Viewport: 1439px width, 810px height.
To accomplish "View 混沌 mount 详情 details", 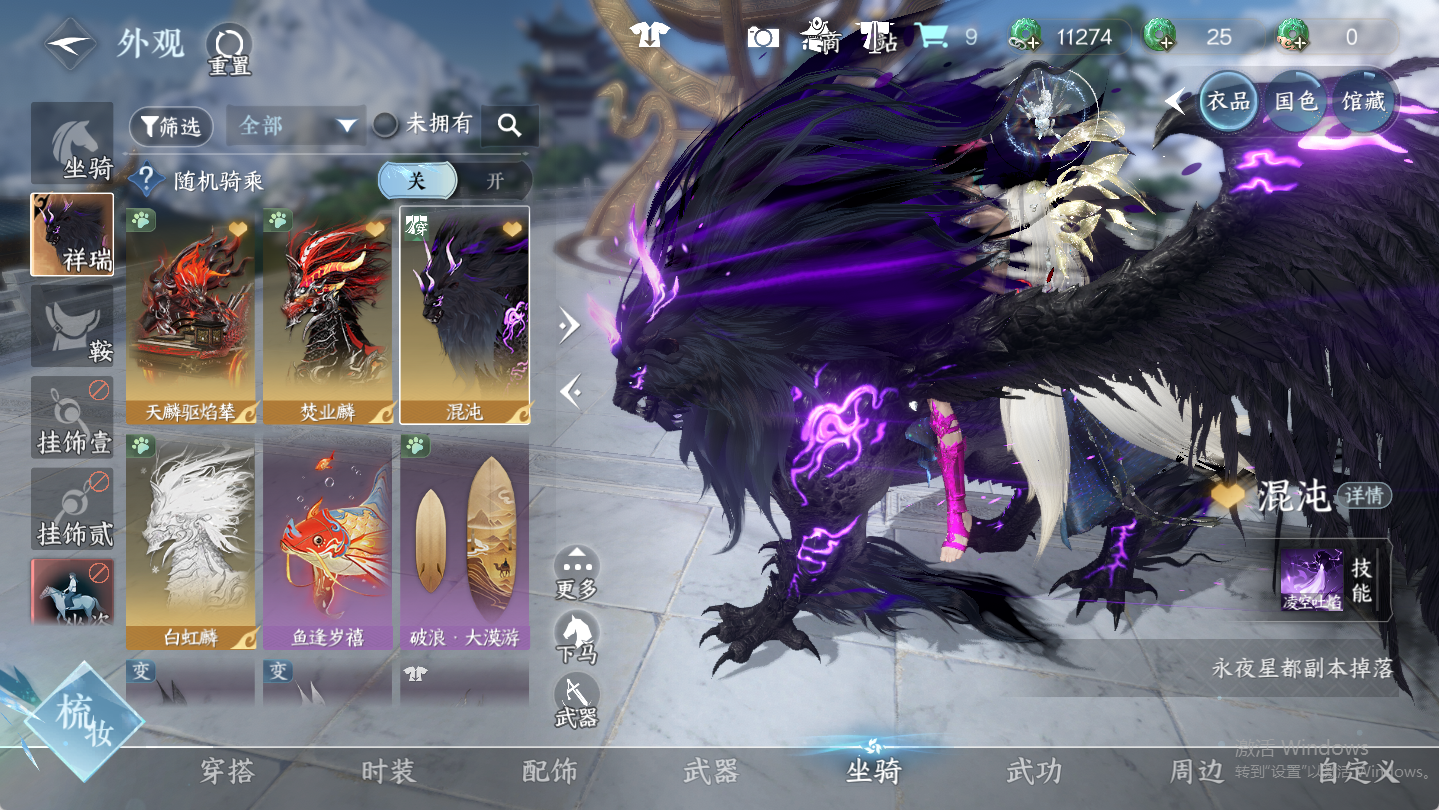I will (x=1364, y=495).
